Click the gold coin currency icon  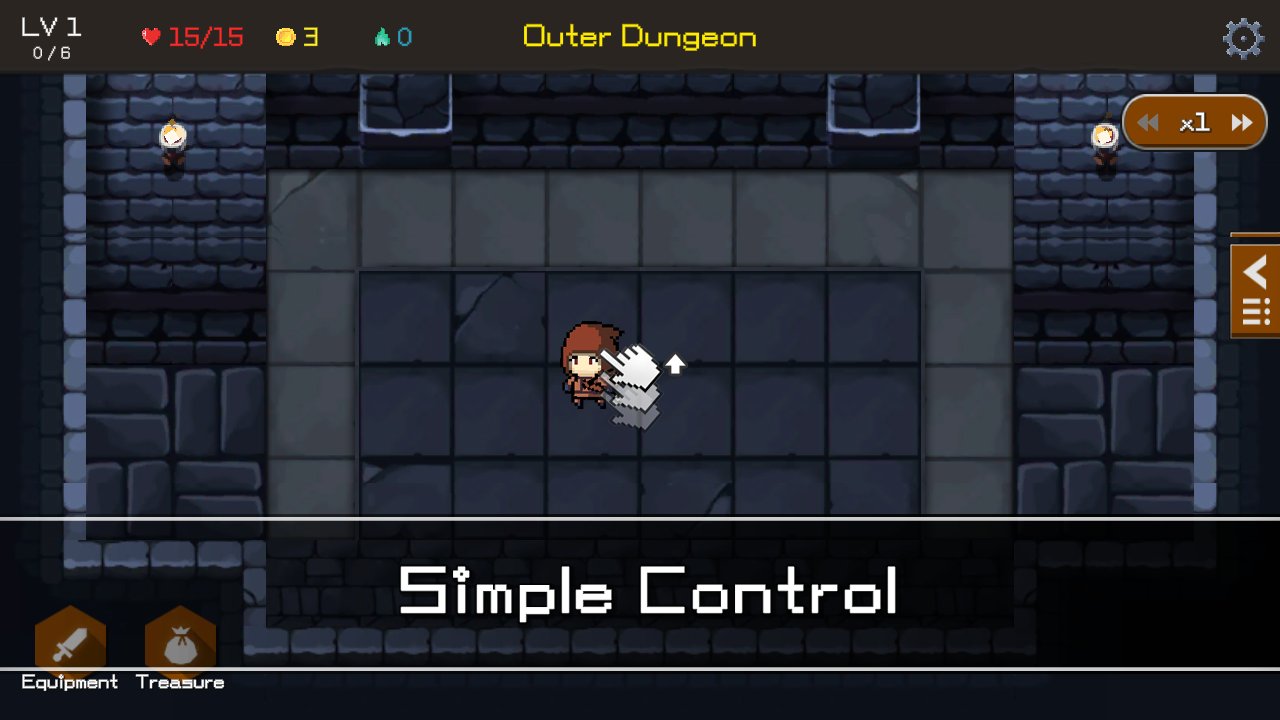288,36
